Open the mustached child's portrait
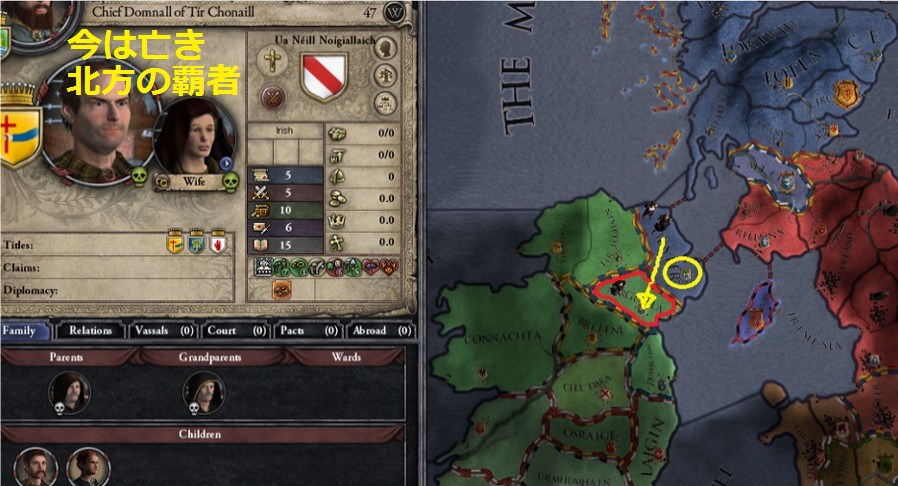This screenshot has height=486, width=898. (x=35, y=467)
